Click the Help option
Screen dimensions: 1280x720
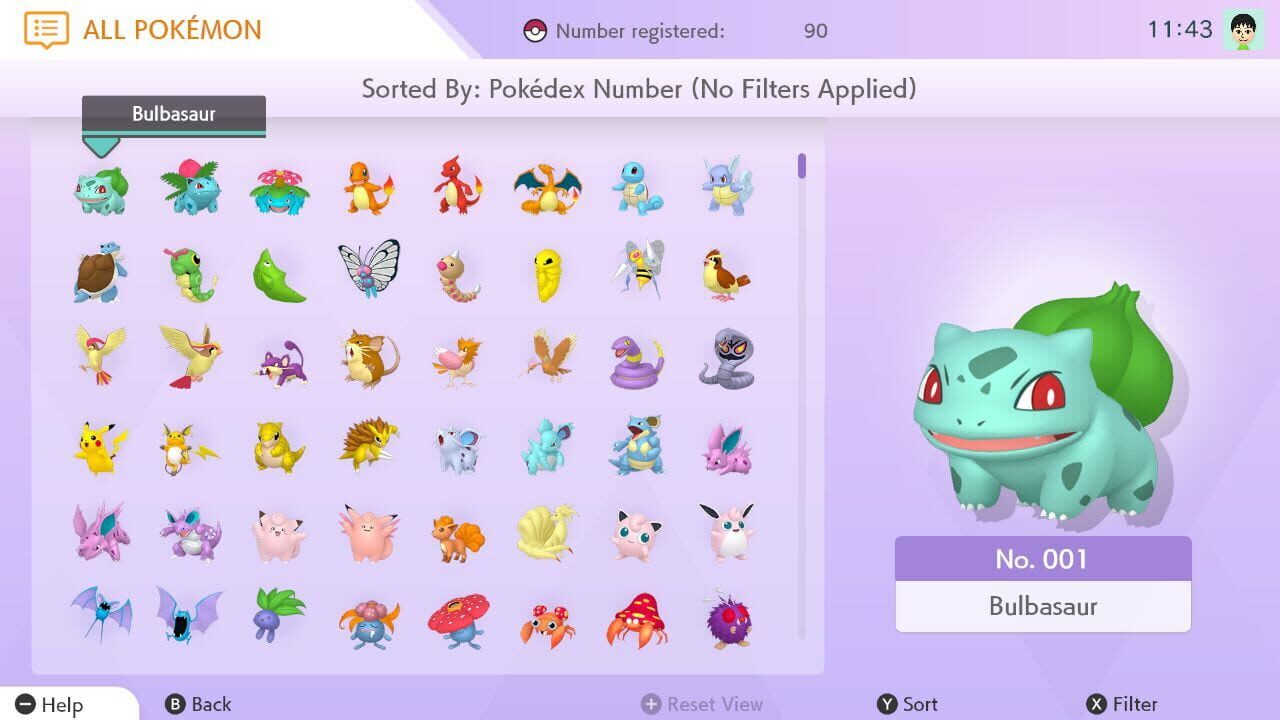[x=47, y=704]
